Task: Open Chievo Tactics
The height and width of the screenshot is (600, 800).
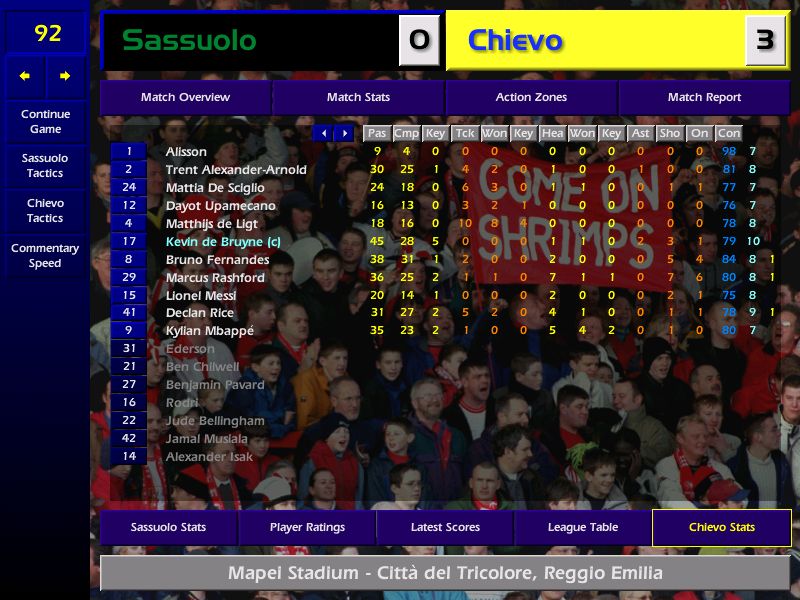Action: (45, 210)
